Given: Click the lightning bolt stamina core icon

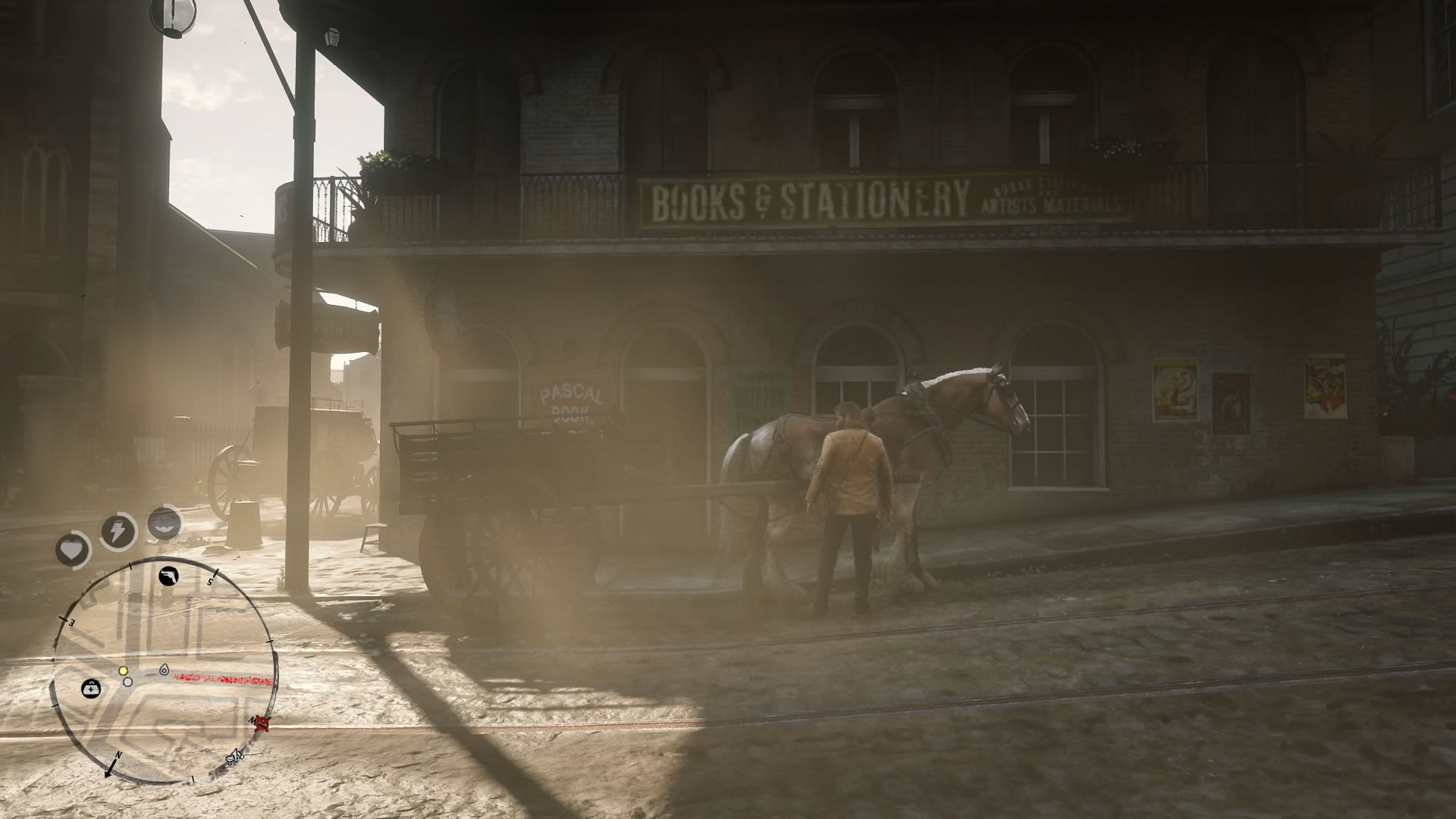Looking at the screenshot, I should click(x=118, y=532).
